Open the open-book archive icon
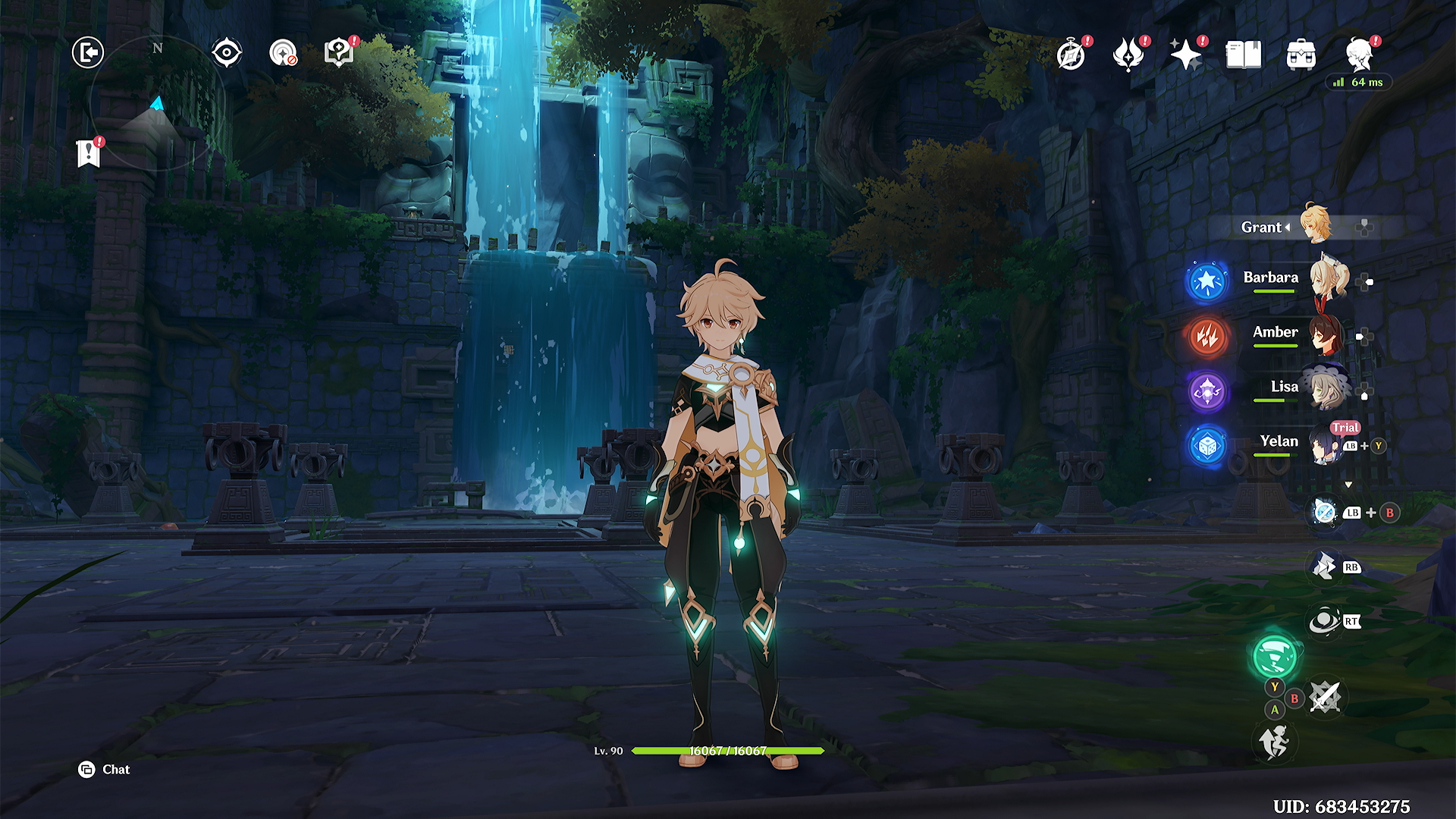 [1244, 55]
